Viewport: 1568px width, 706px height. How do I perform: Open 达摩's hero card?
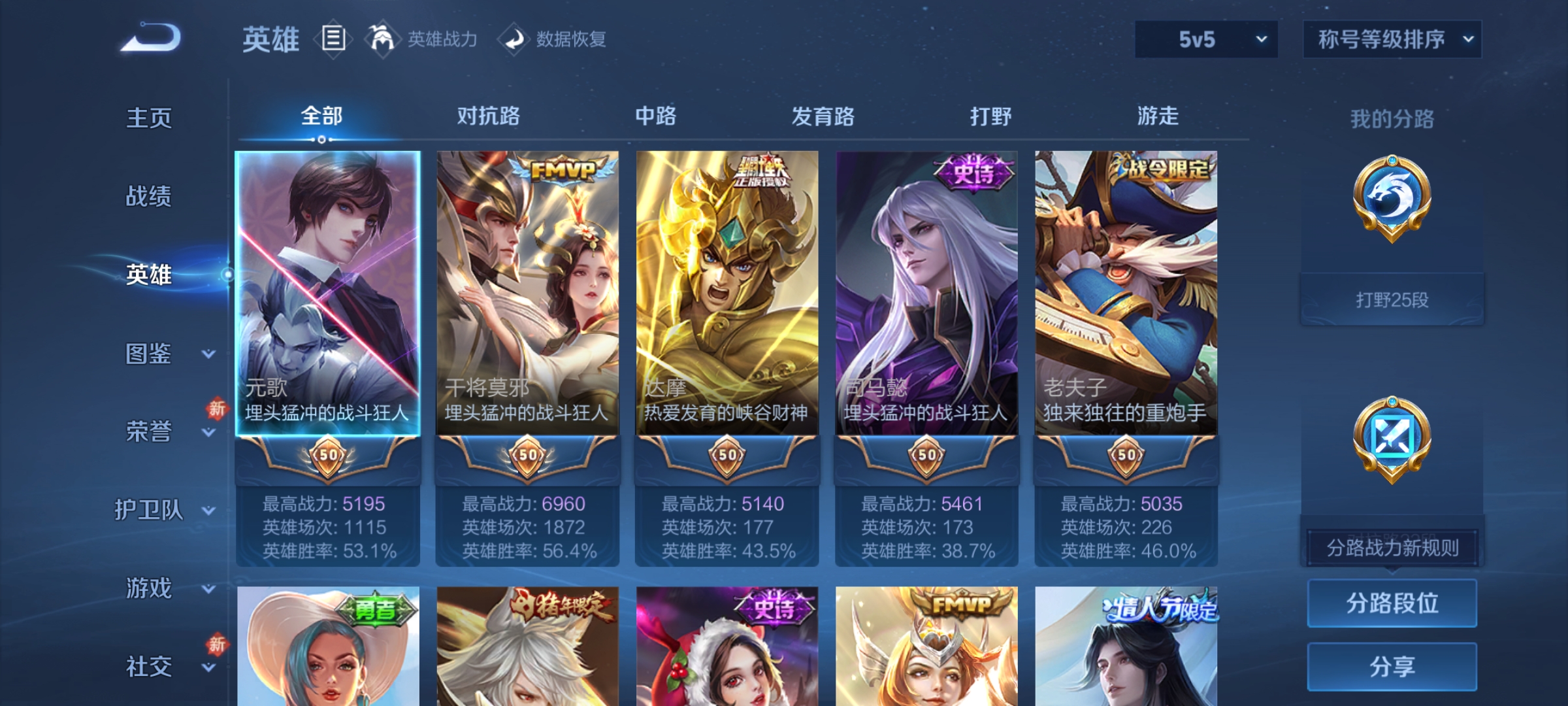[x=727, y=281]
